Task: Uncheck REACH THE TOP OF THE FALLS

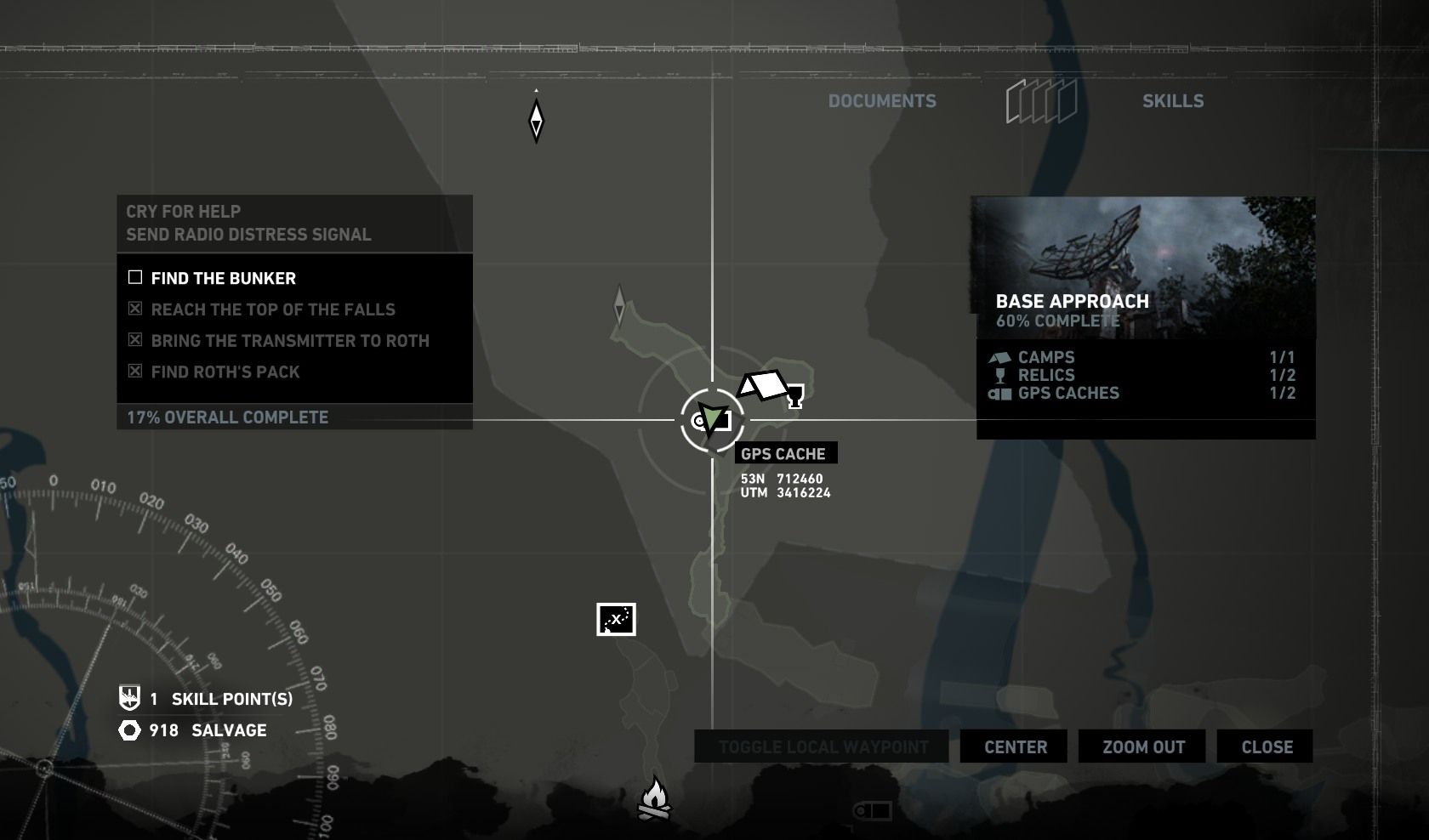Action: point(134,309)
